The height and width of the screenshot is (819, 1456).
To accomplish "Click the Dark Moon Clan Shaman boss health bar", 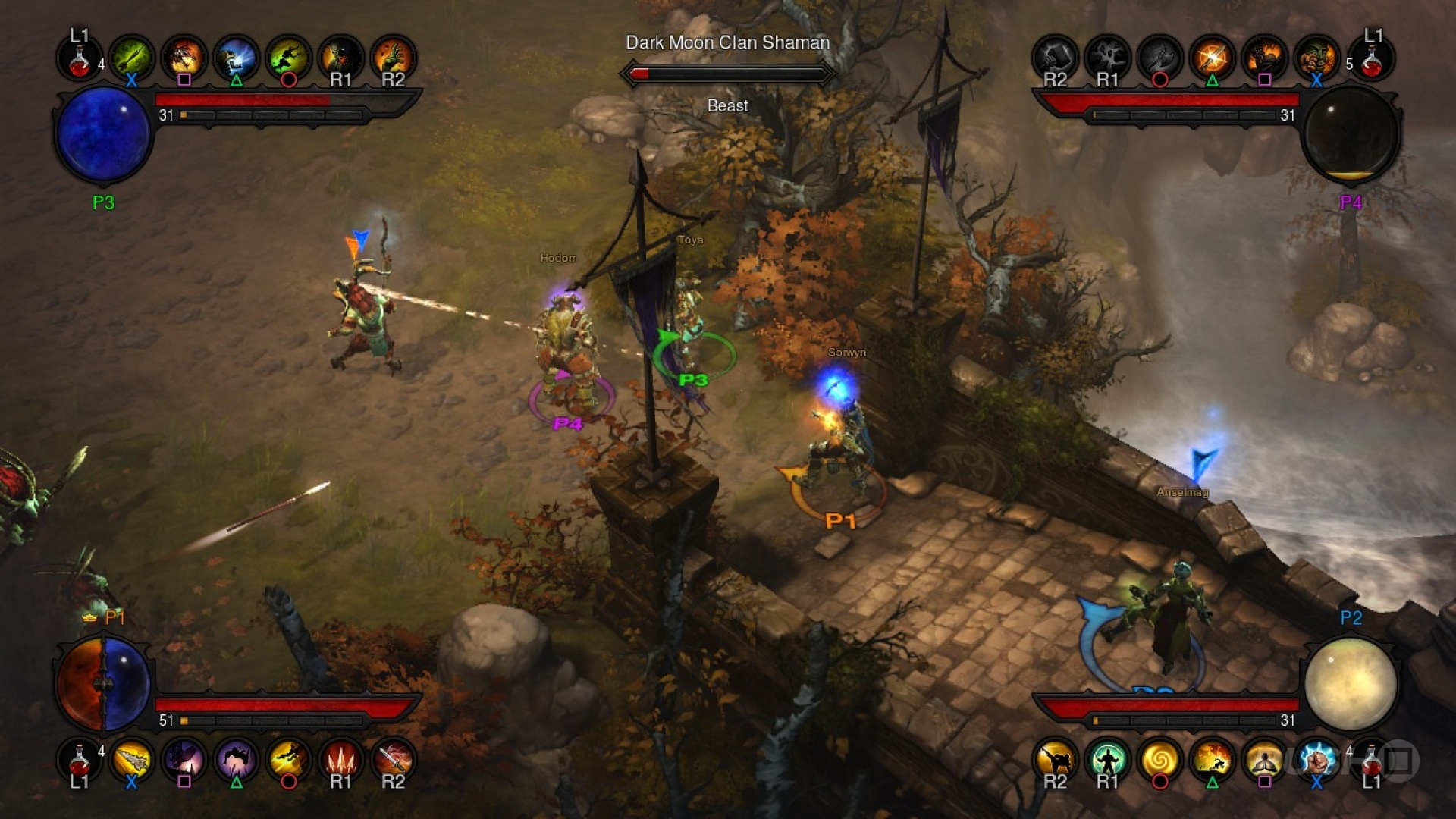I will (x=726, y=74).
